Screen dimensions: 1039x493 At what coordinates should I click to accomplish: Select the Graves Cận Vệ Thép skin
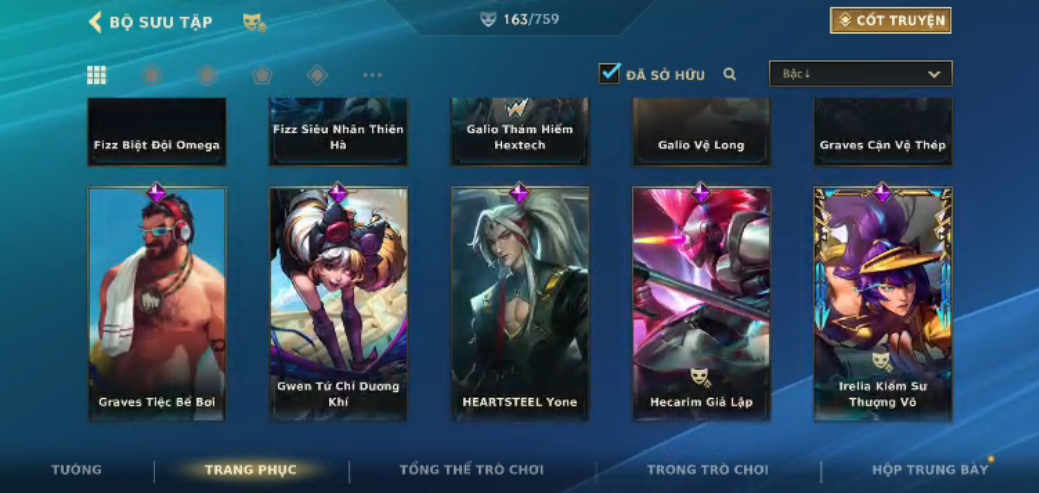pyautogui.click(x=883, y=132)
